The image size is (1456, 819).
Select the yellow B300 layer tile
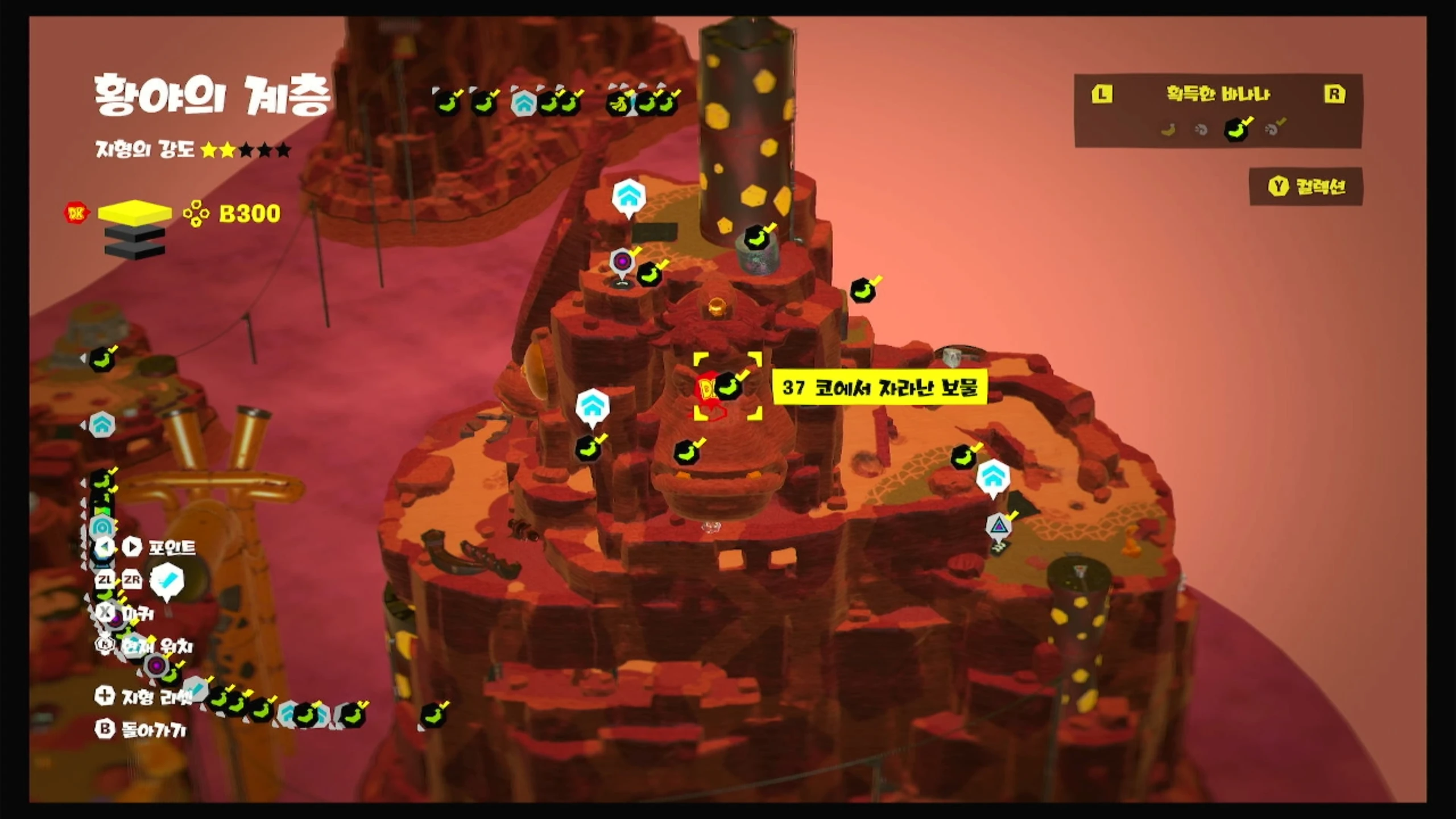pos(135,212)
